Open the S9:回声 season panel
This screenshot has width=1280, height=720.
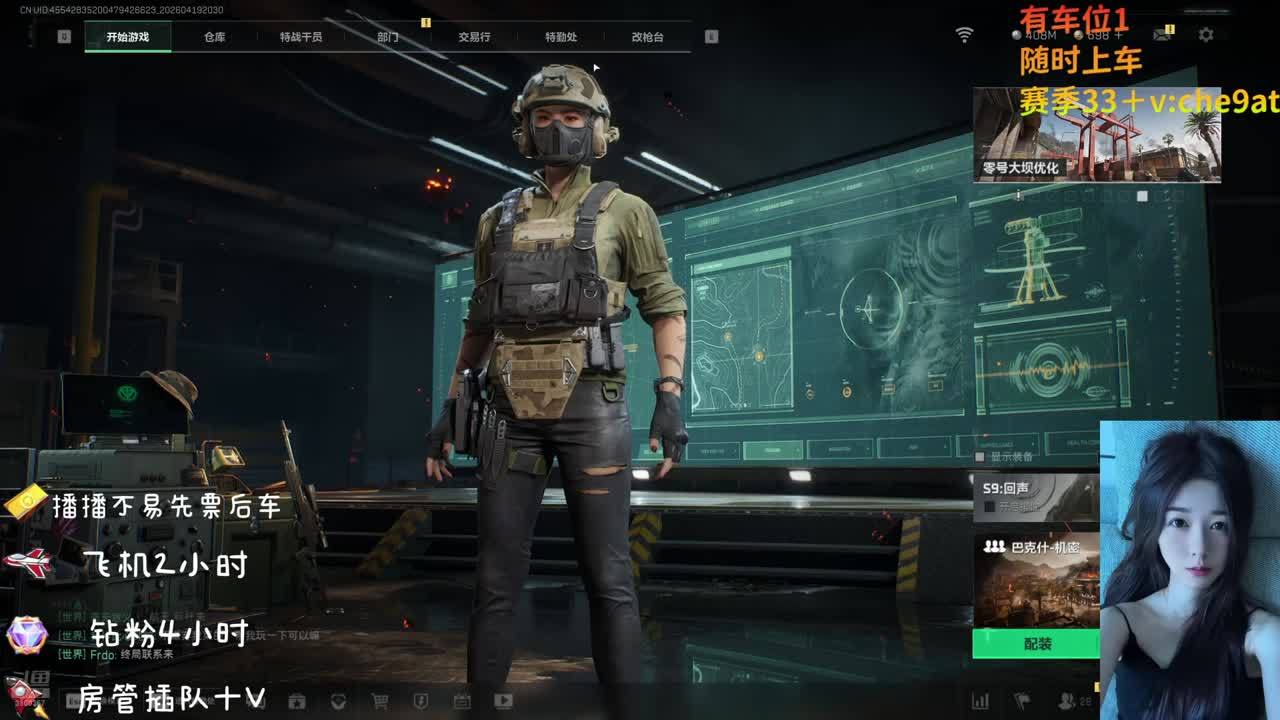1035,498
